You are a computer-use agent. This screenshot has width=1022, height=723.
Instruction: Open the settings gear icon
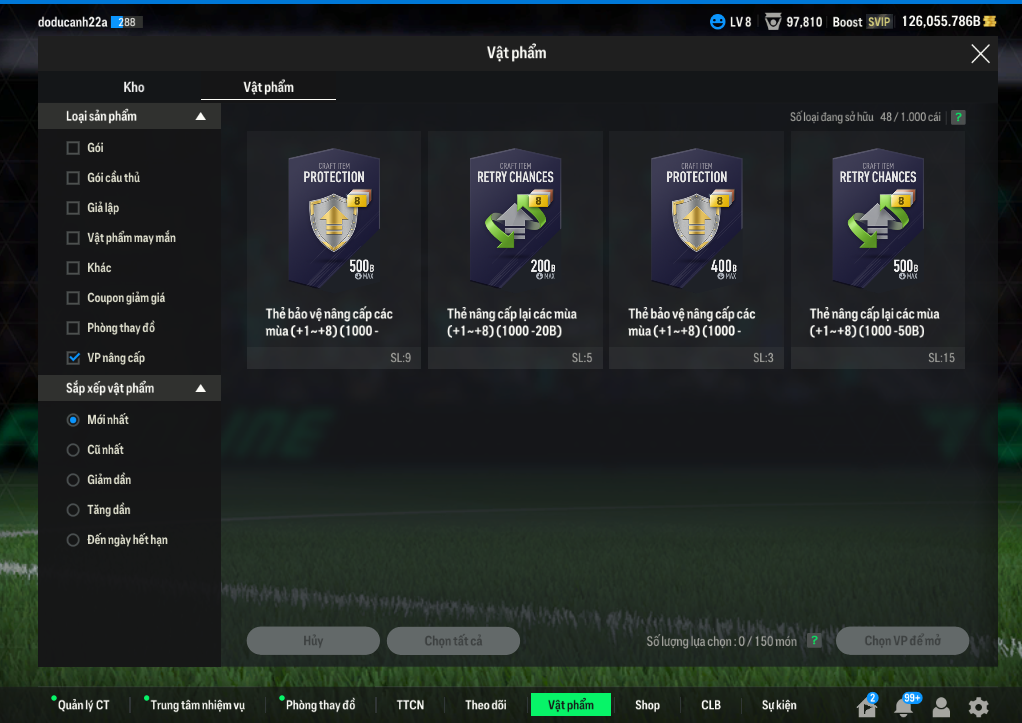tap(978, 707)
